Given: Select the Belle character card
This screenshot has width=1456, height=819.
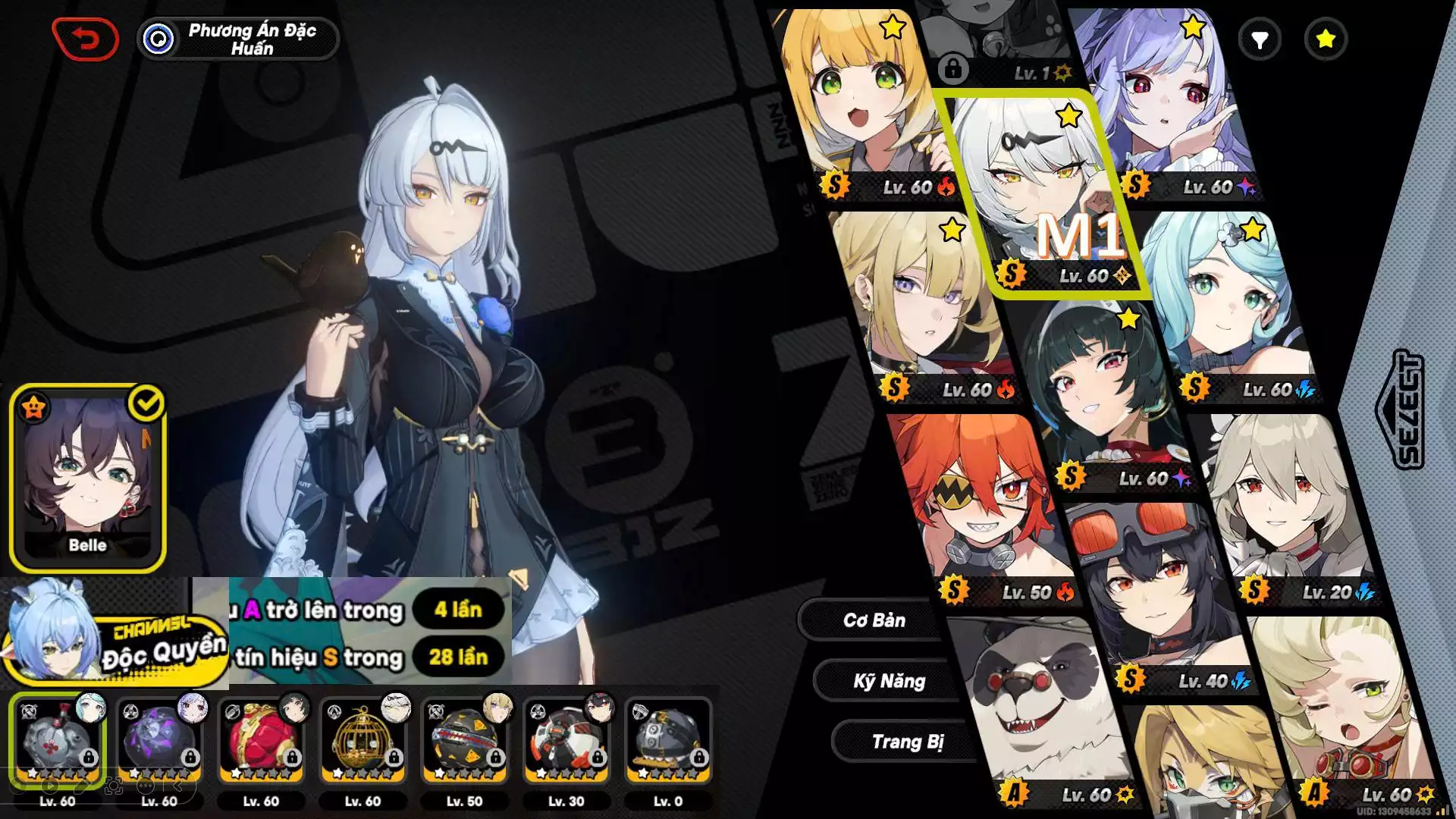Looking at the screenshot, I should pos(87,478).
